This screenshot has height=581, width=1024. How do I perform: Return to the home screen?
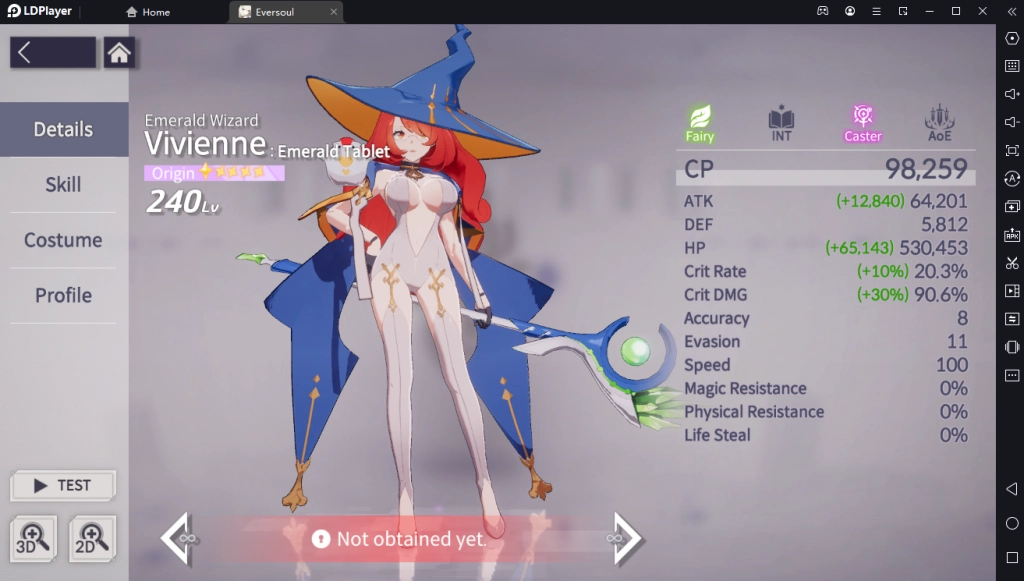coord(119,53)
